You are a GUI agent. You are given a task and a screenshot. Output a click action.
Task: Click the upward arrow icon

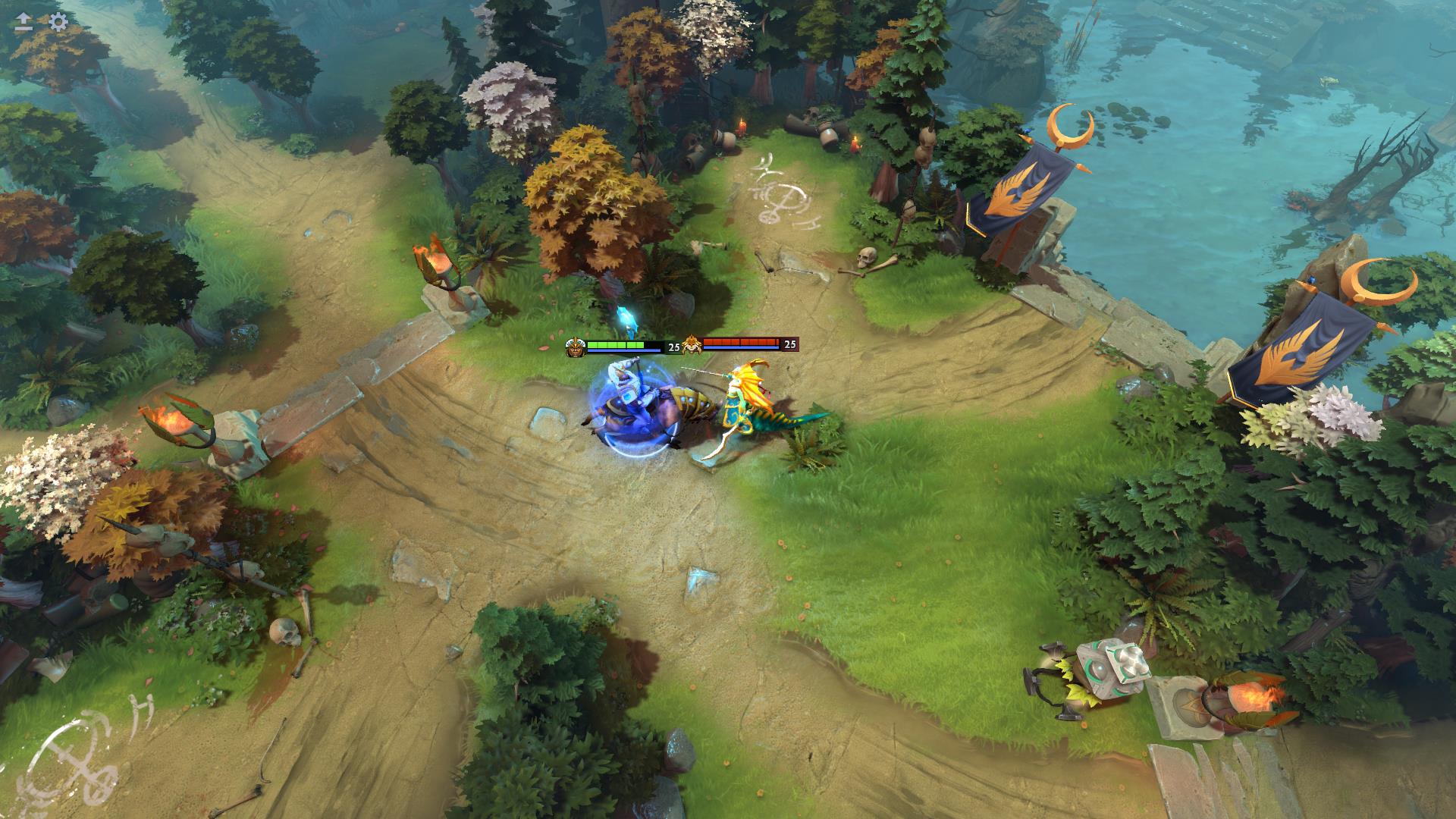click(24, 21)
